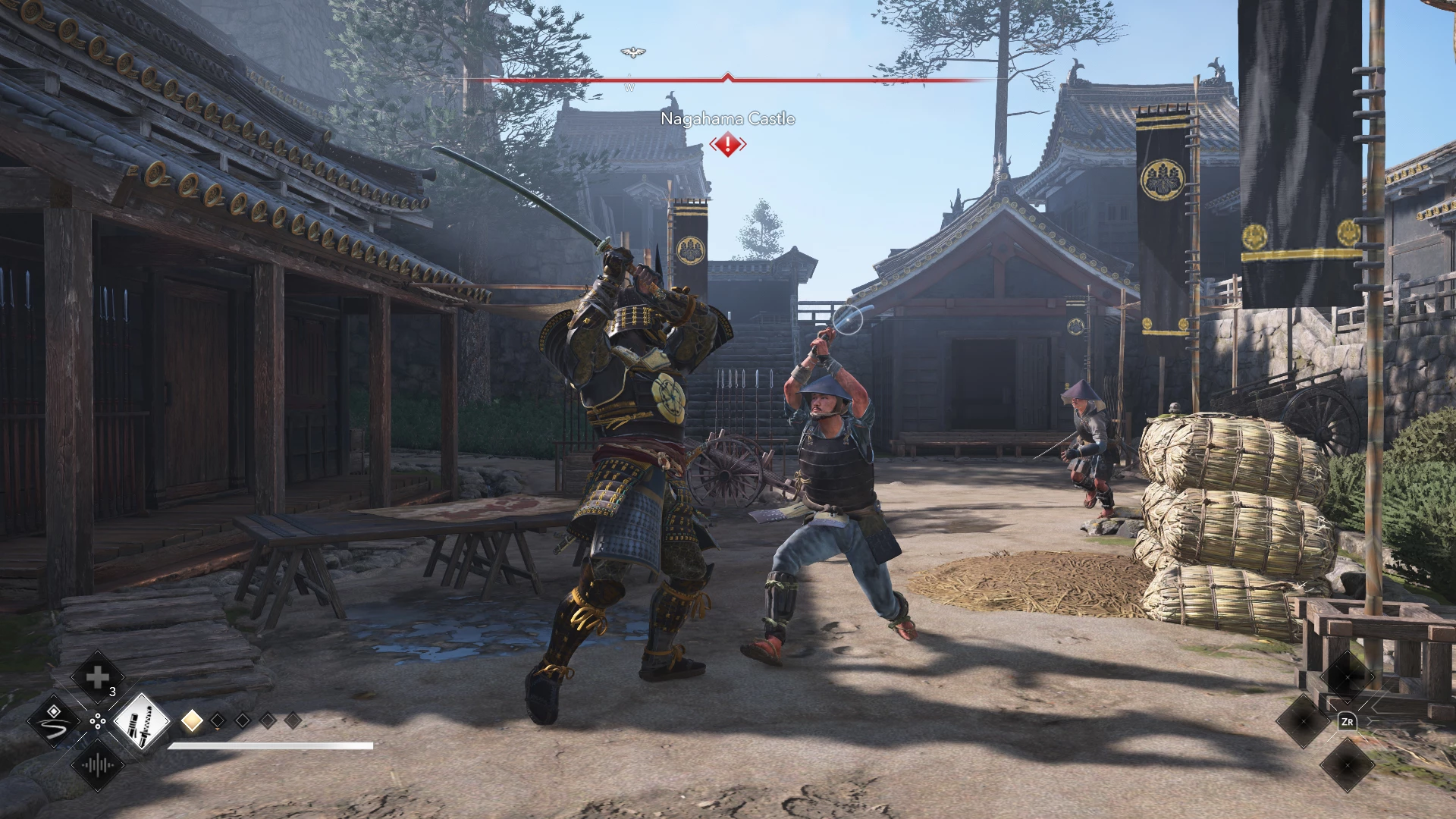Click the healing plus icon on the medicine slot

[x=99, y=677]
